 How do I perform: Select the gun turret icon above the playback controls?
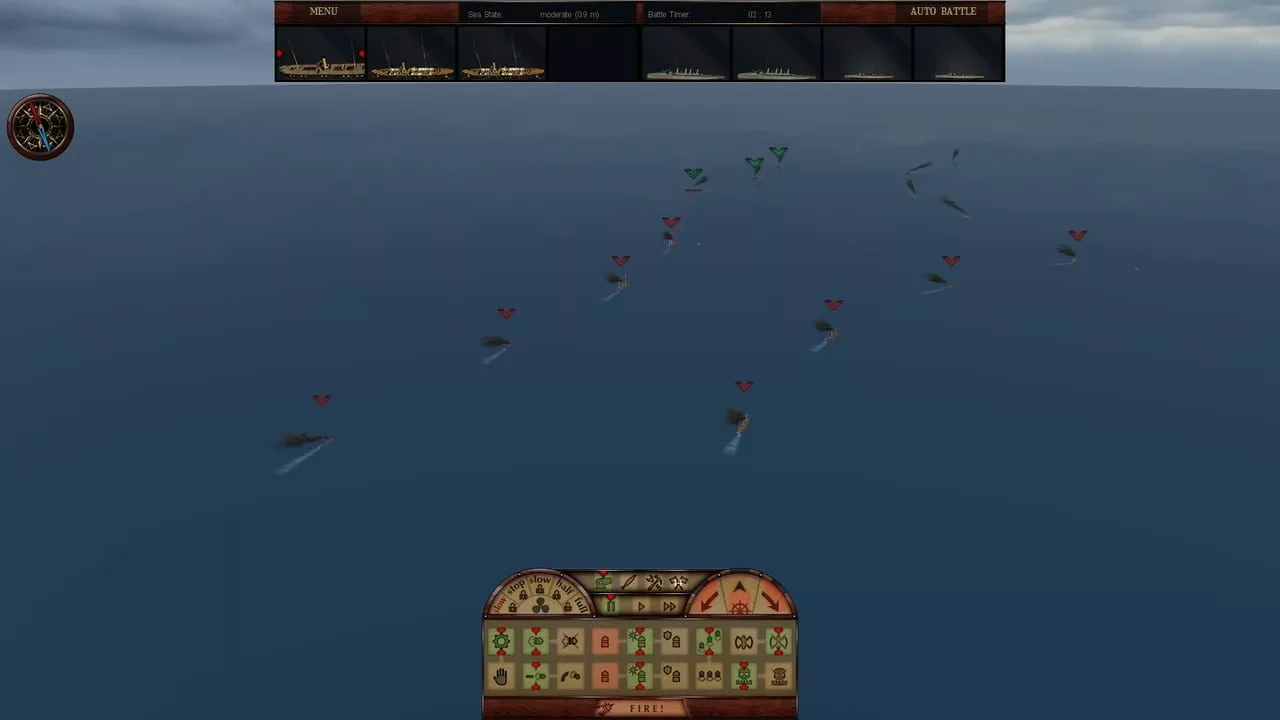pyautogui.click(x=604, y=582)
